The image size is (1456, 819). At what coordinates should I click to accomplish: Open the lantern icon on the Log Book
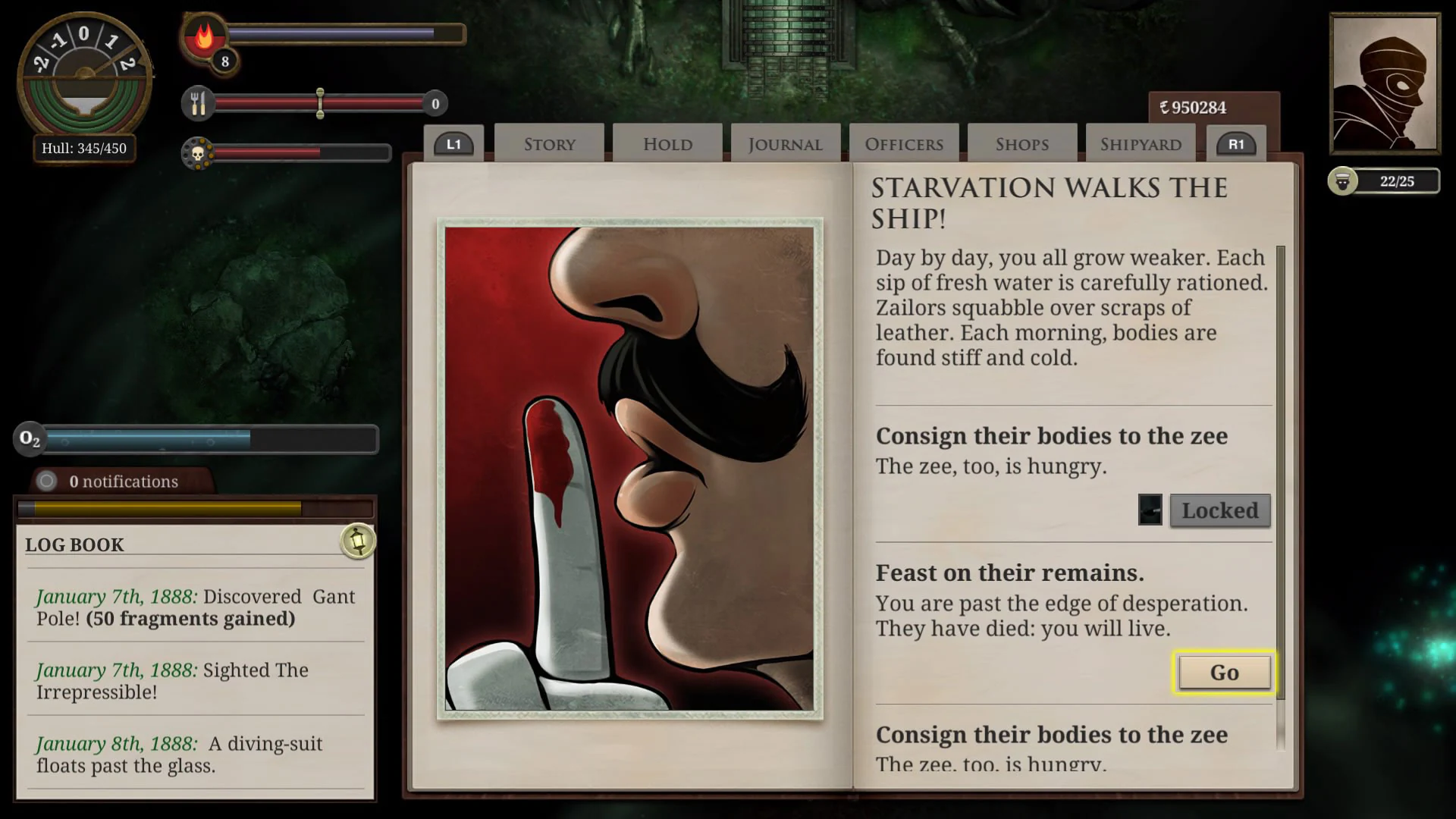point(359,541)
